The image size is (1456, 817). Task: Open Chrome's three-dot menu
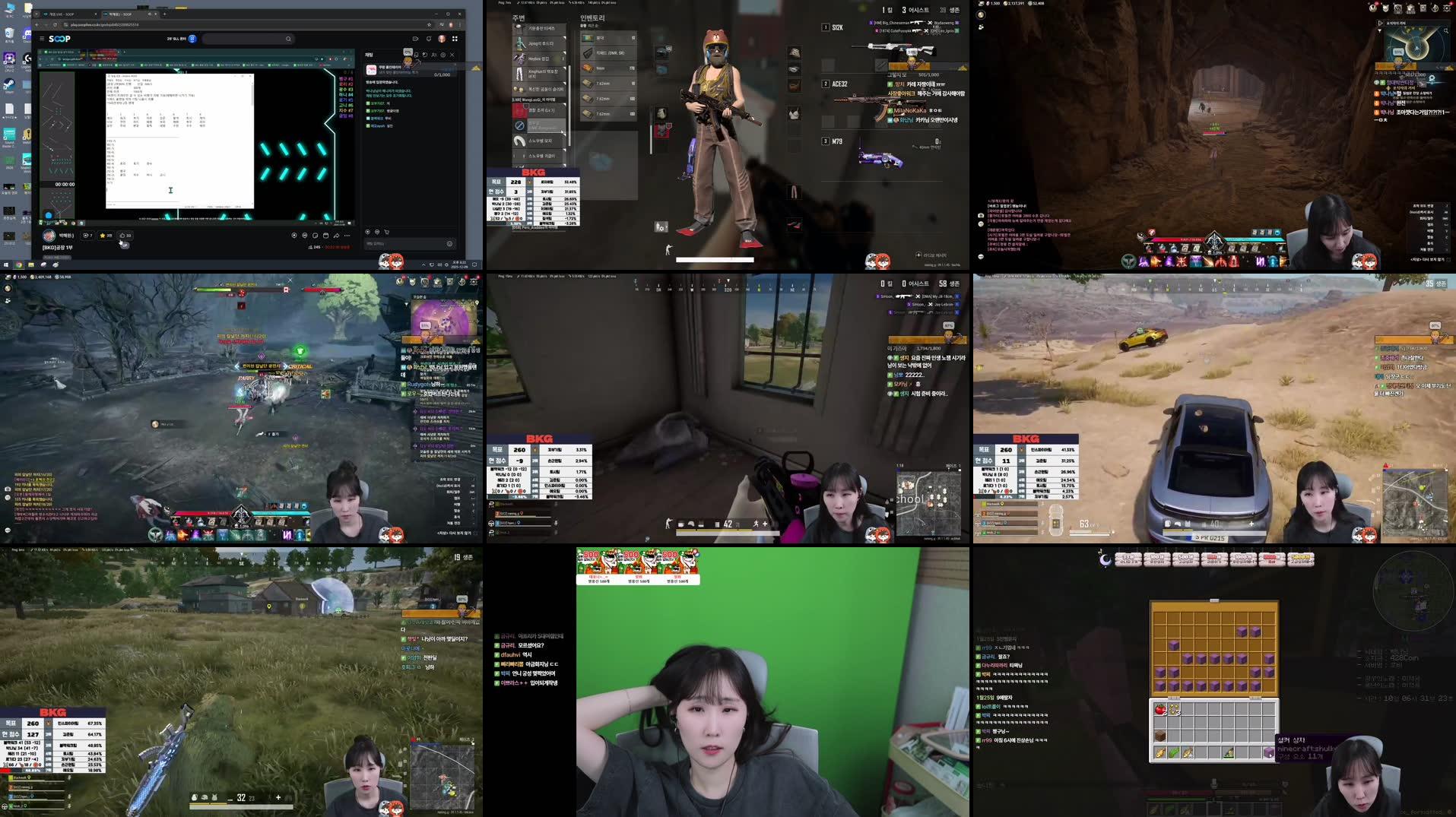pyautogui.click(x=459, y=25)
